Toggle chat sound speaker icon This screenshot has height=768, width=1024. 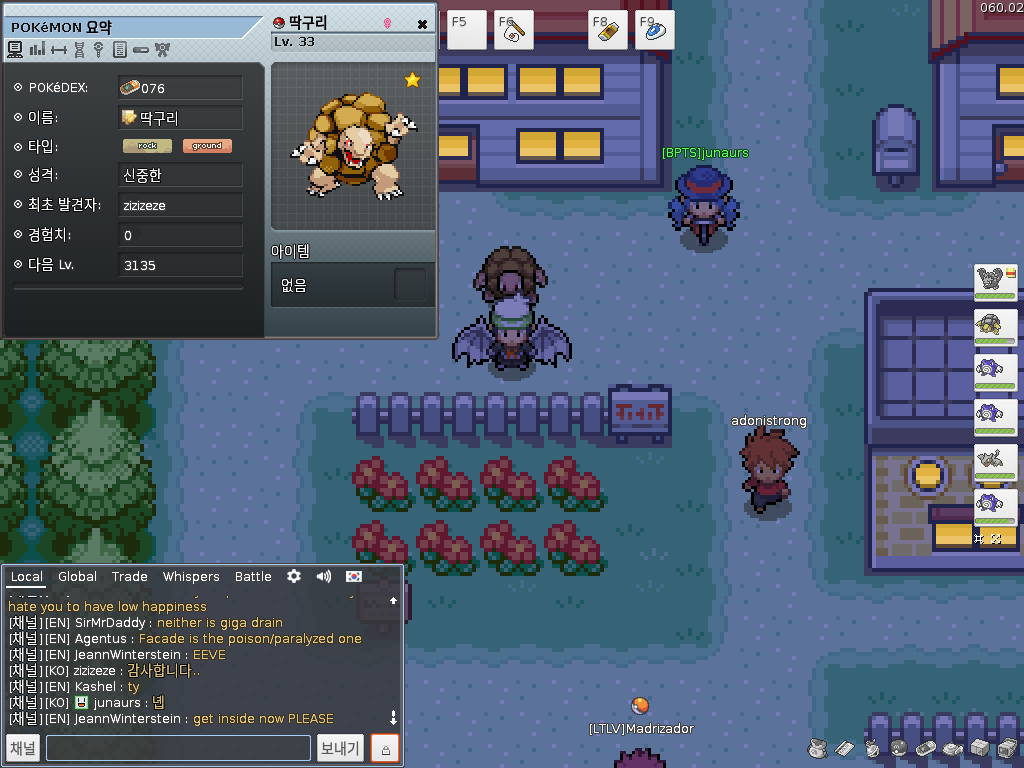click(324, 577)
